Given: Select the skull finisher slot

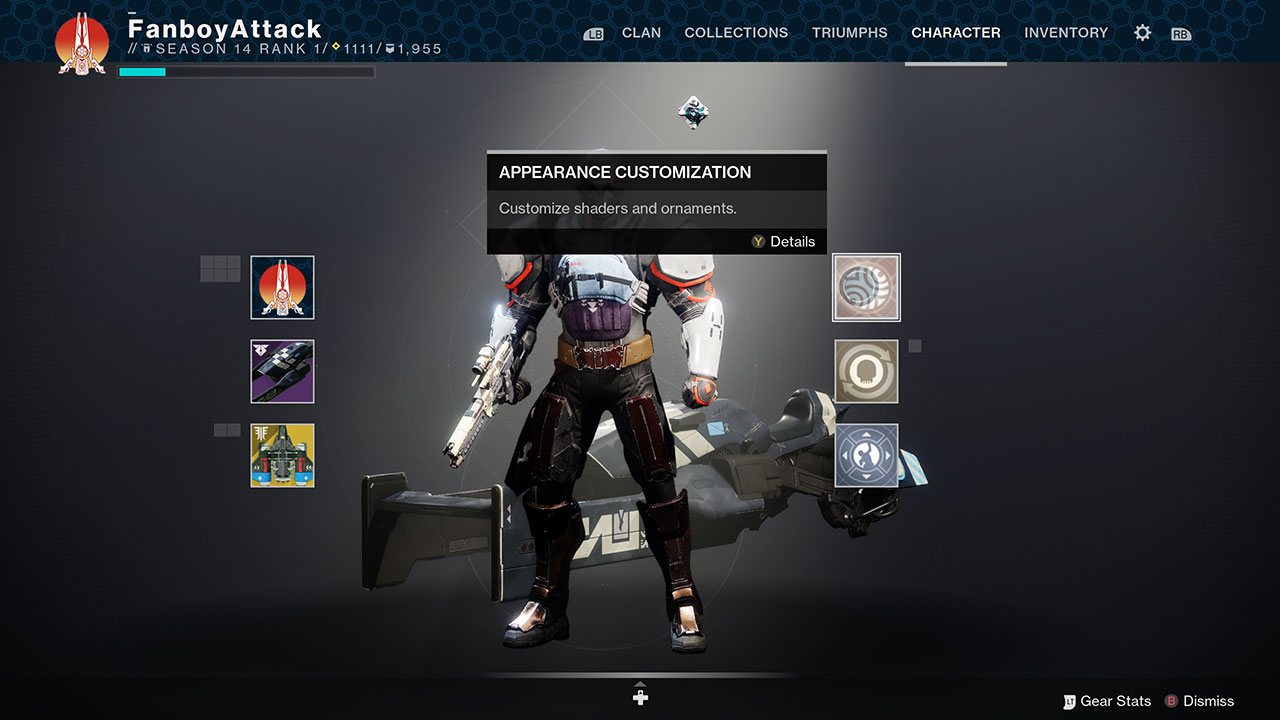Looking at the screenshot, I should coord(866,371).
